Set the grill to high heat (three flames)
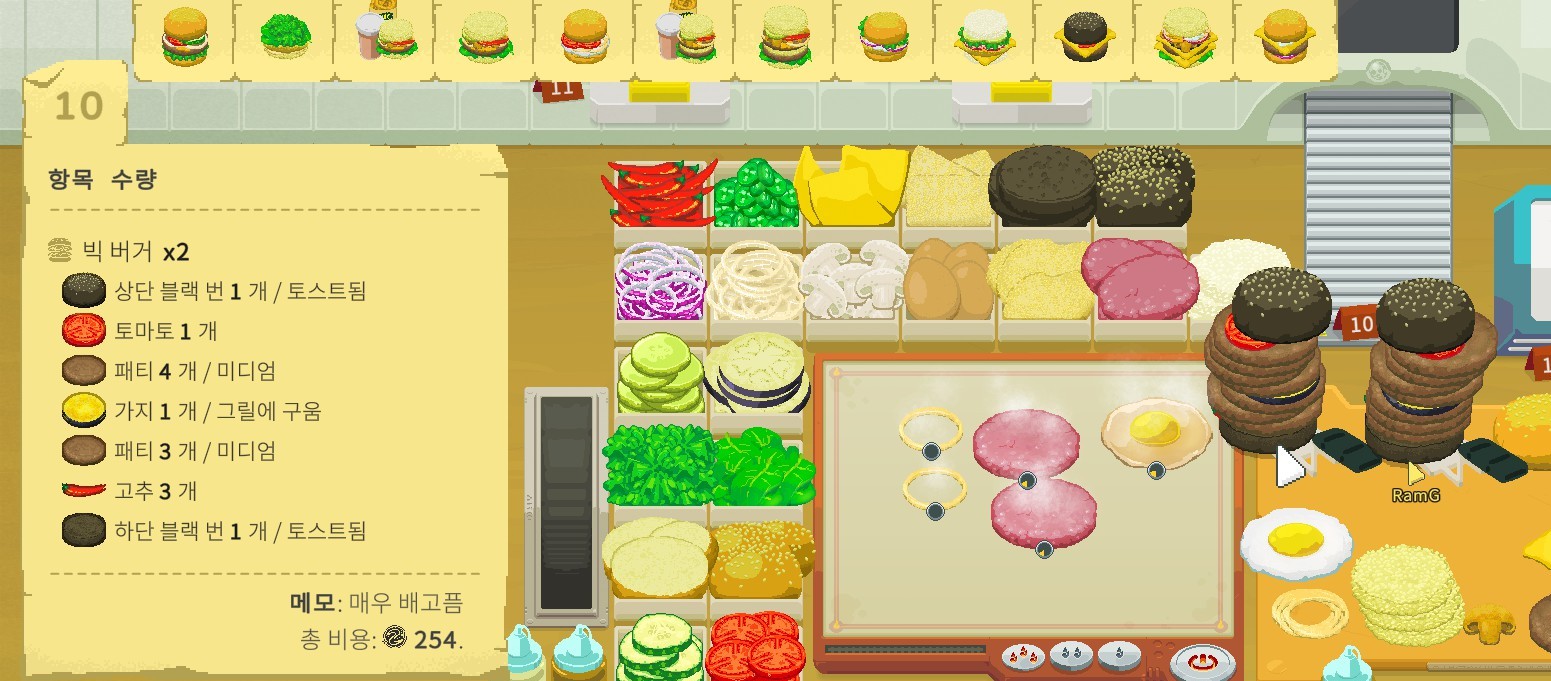 point(1025,656)
